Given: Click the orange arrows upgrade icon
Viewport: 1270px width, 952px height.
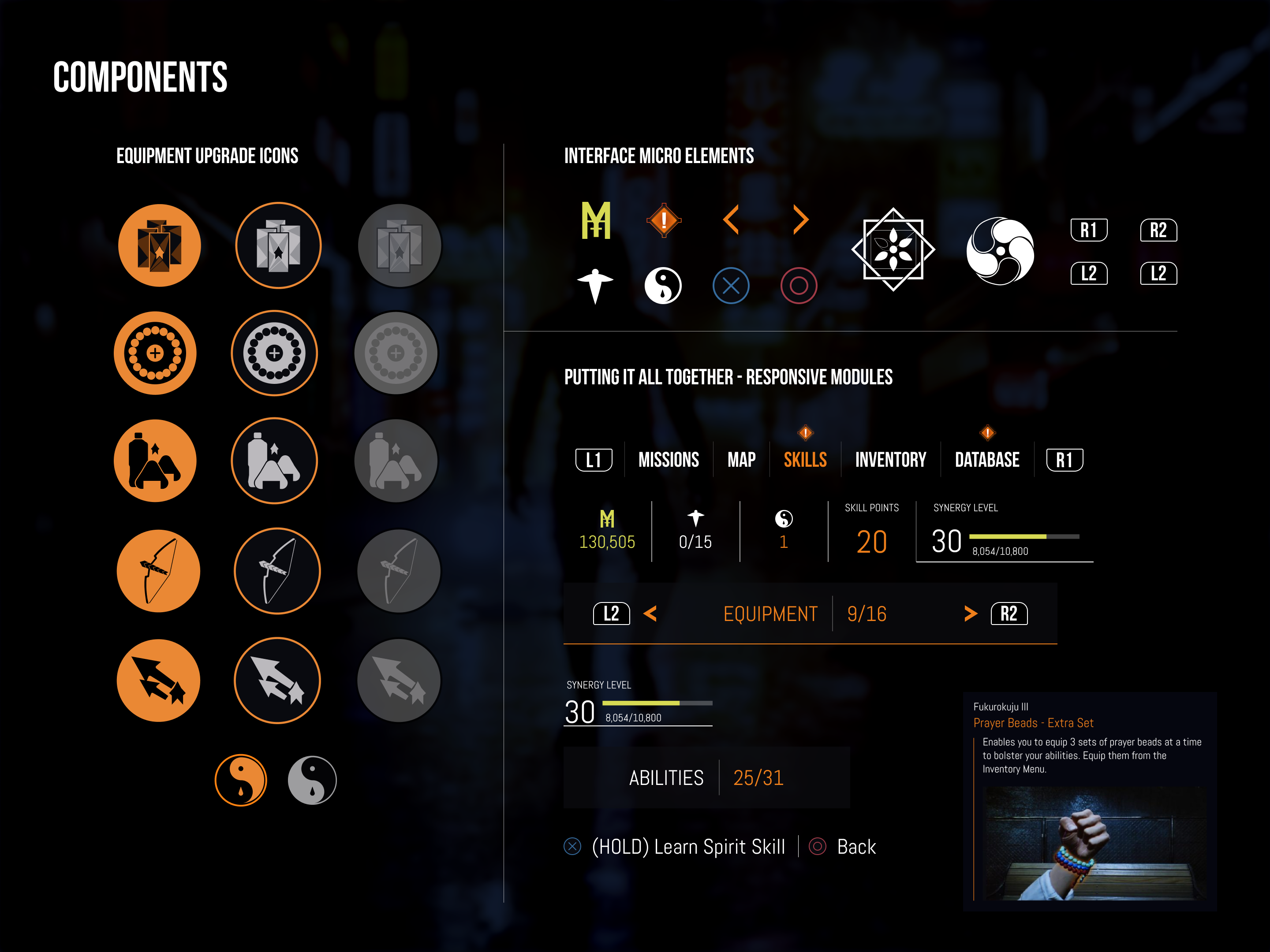Looking at the screenshot, I should coord(158,680).
